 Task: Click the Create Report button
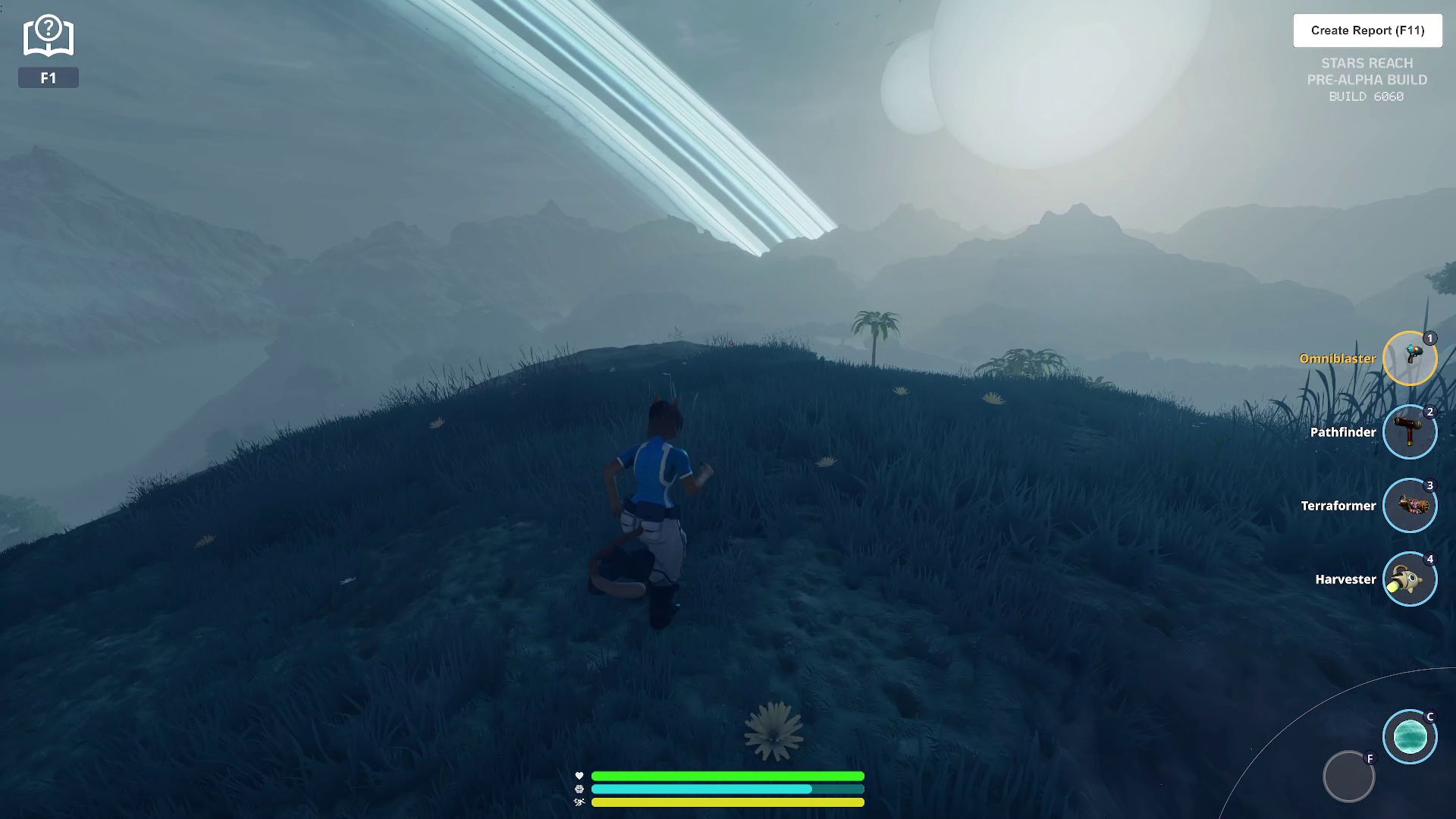tap(1367, 30)
